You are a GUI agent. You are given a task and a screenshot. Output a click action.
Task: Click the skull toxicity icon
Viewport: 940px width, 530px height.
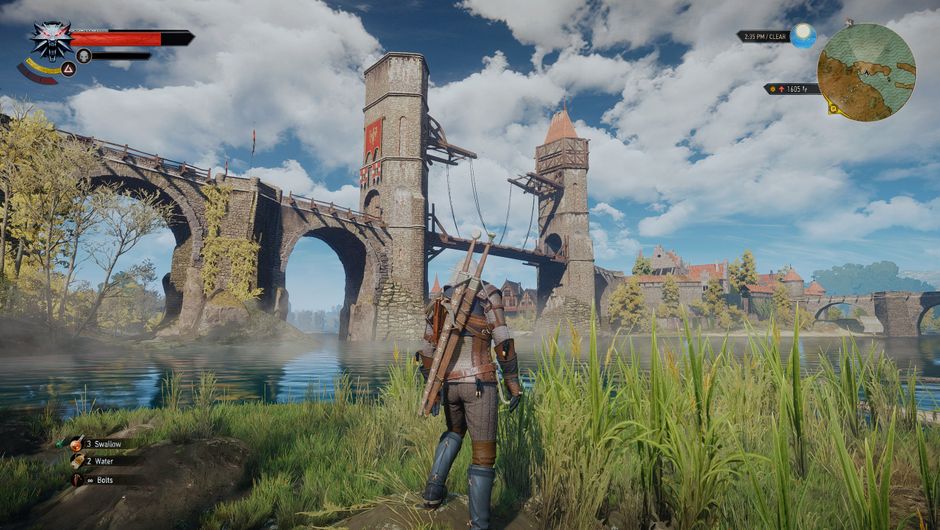tap(84, 56)
